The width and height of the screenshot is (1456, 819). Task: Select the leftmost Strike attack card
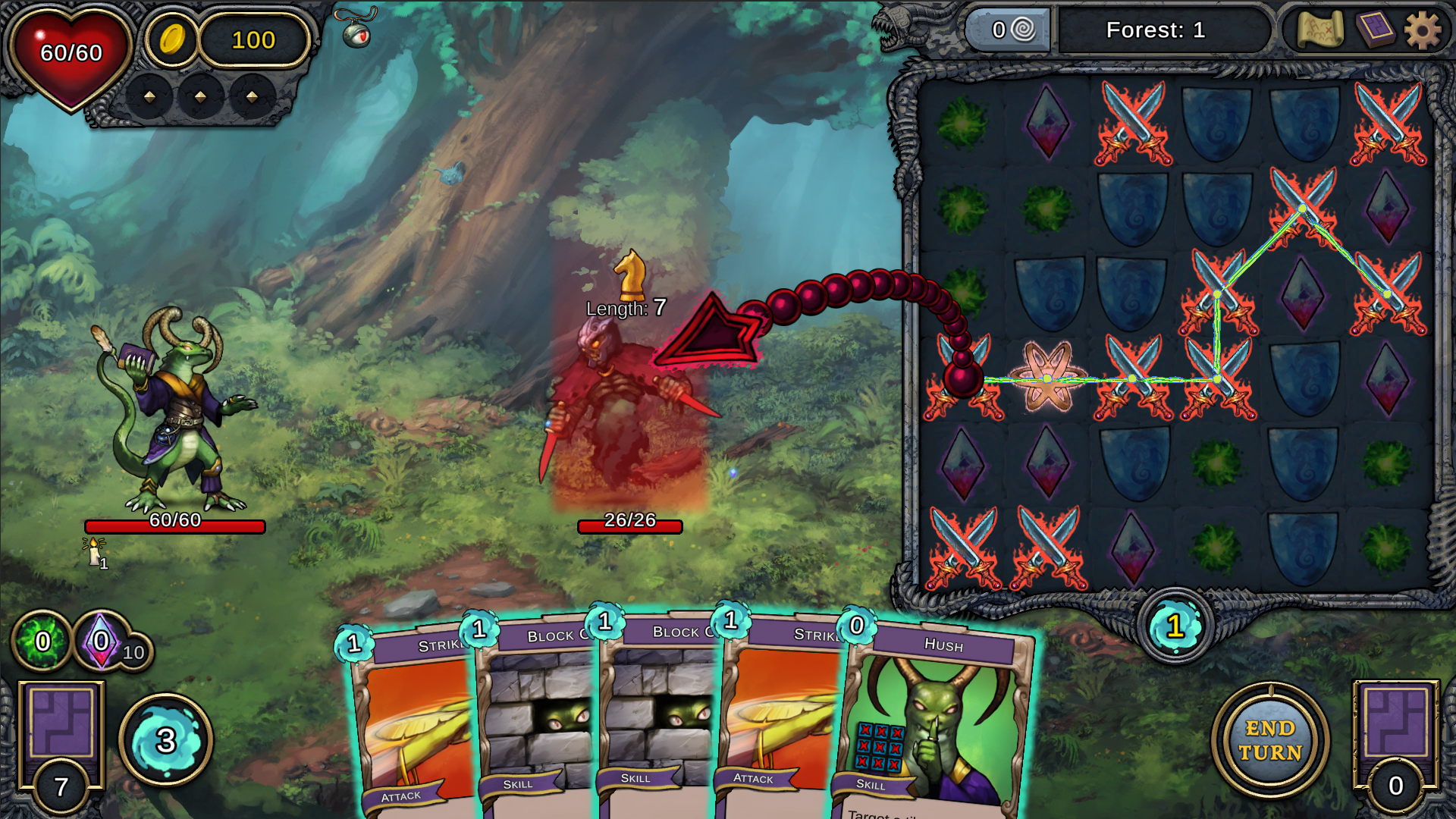pyautogui.click(x=413, y=720)
